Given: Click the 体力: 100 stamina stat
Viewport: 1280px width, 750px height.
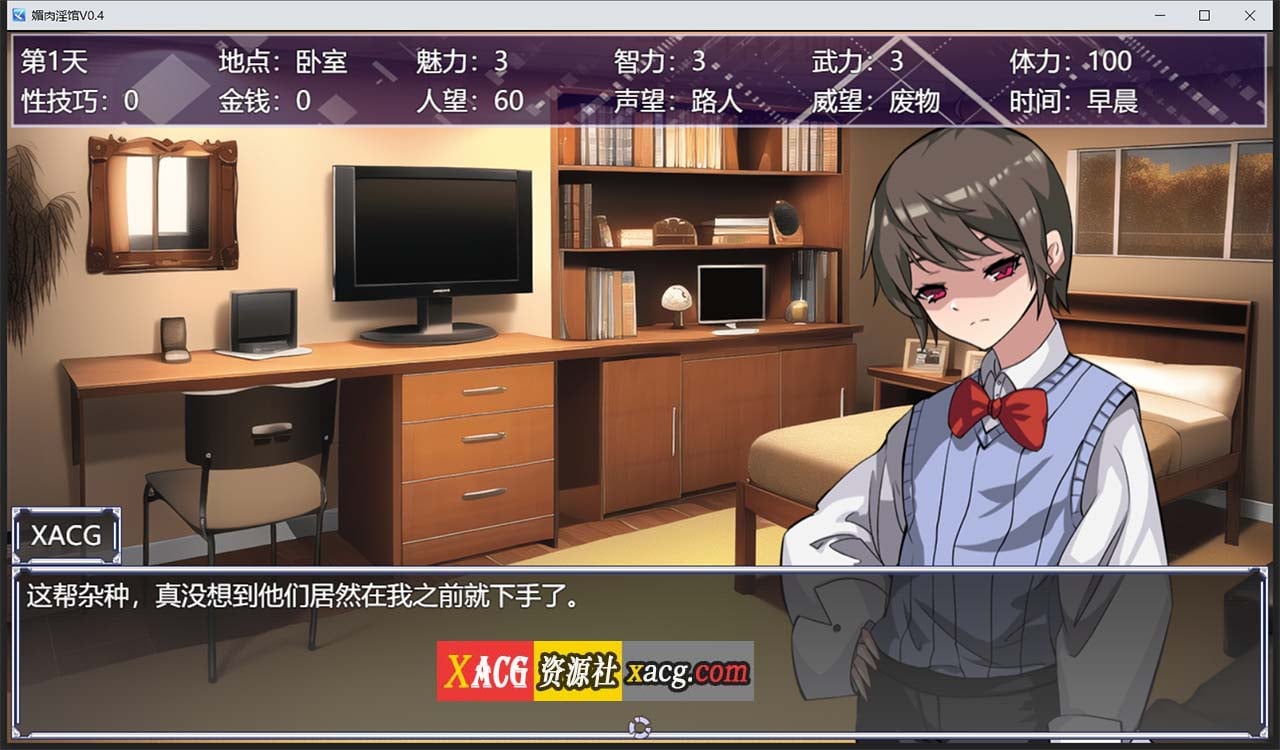Looking at the screenshot, I should 1068,61.
